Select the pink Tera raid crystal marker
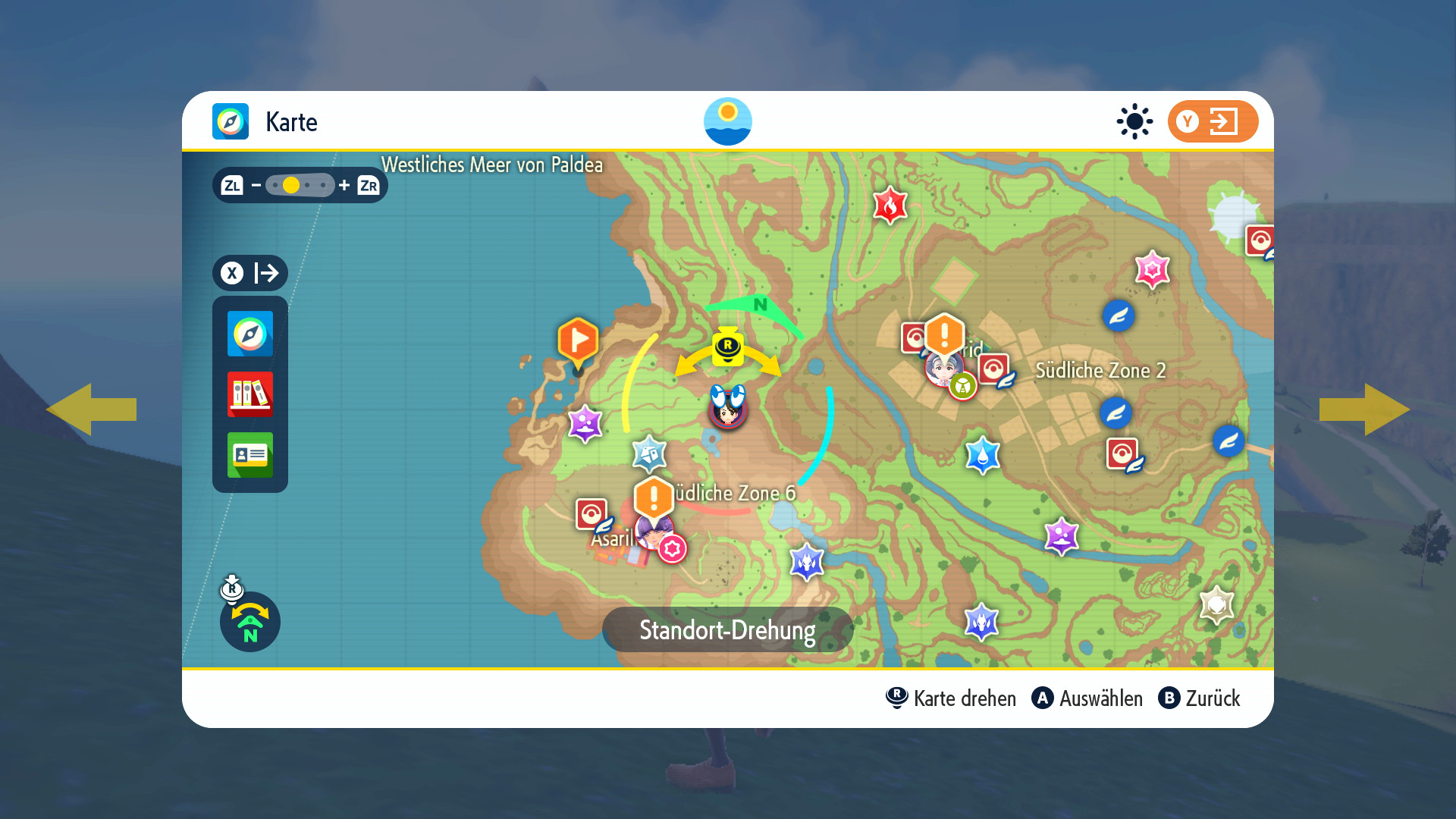This screenshot has width=1456, height=819. pos(1152,269)
